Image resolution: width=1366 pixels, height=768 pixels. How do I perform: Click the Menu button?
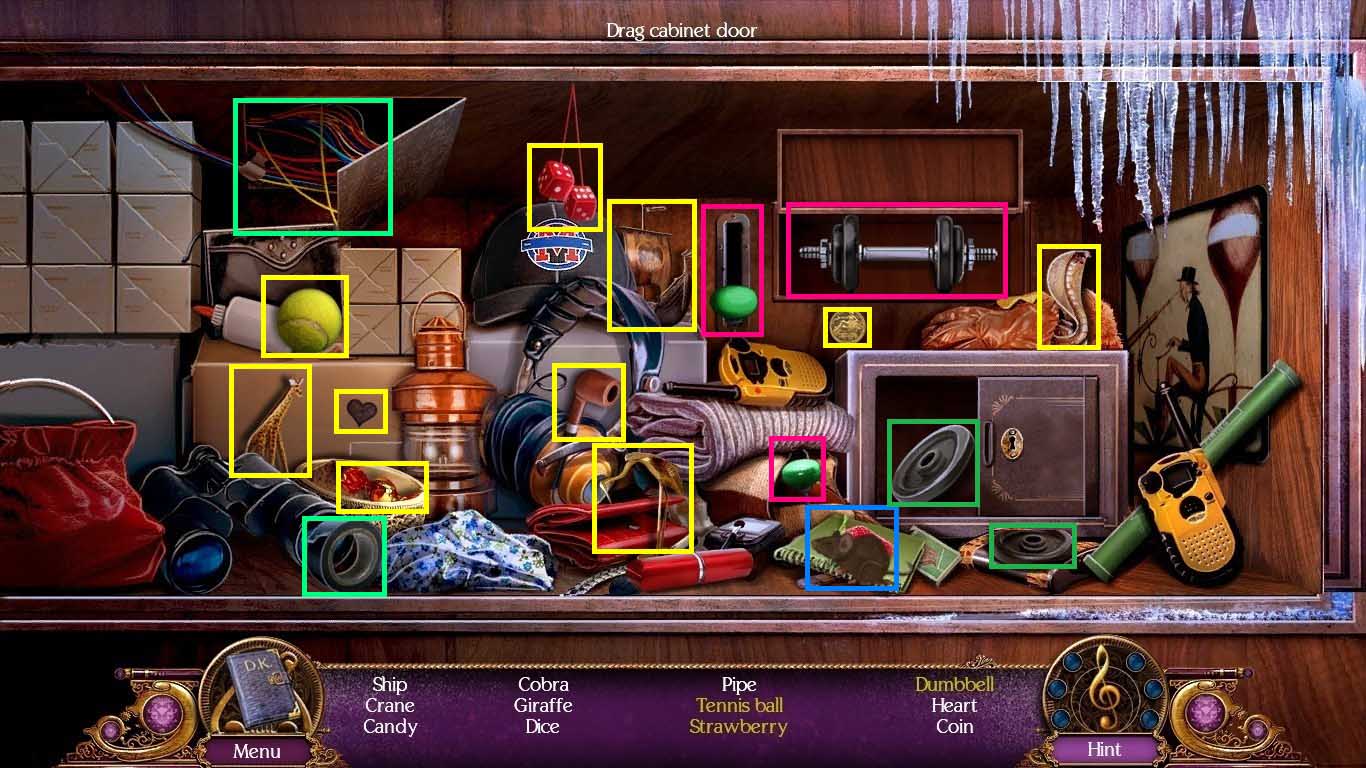tap(258, 750)
